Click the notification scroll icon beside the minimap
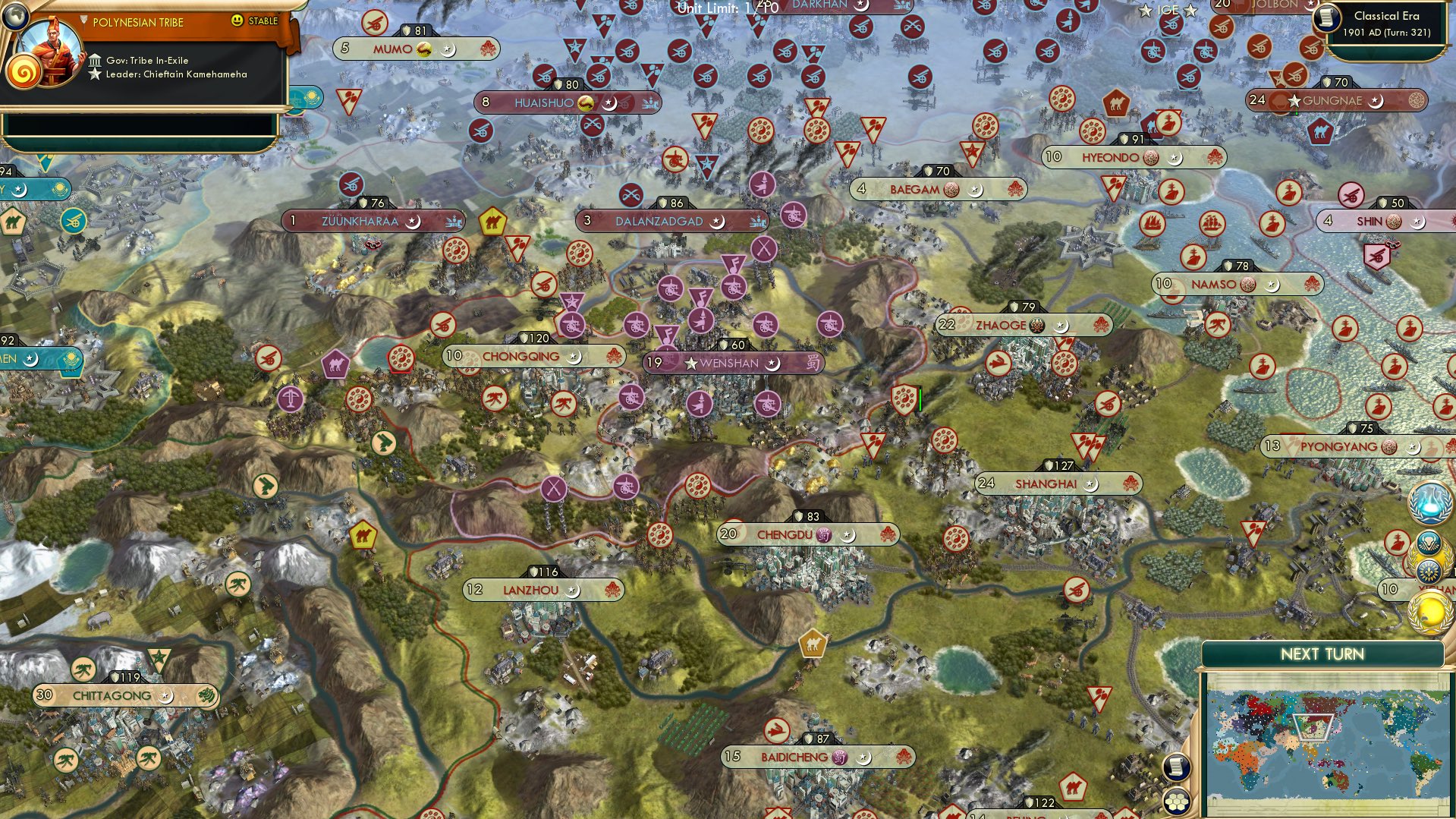Image resolution: width=1456 pixels, height=819 pixels. 1177,767
